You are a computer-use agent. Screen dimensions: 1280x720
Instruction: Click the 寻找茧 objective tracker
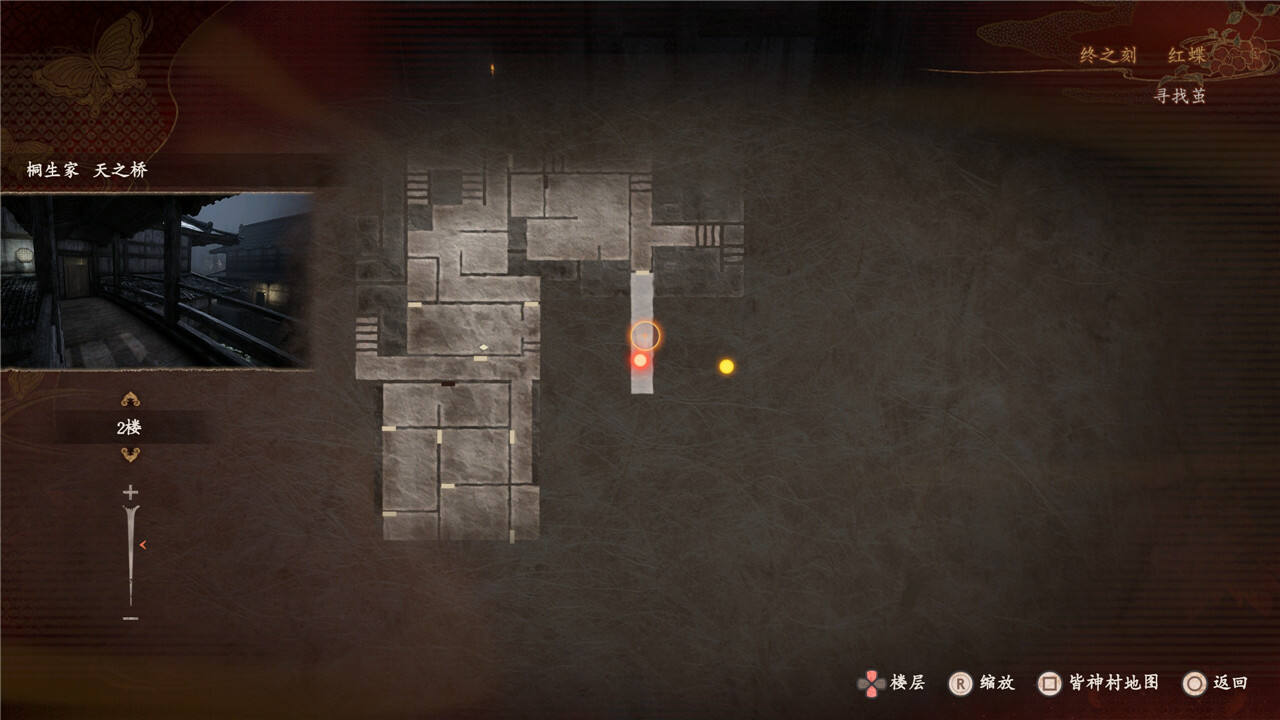(1180, 96)
